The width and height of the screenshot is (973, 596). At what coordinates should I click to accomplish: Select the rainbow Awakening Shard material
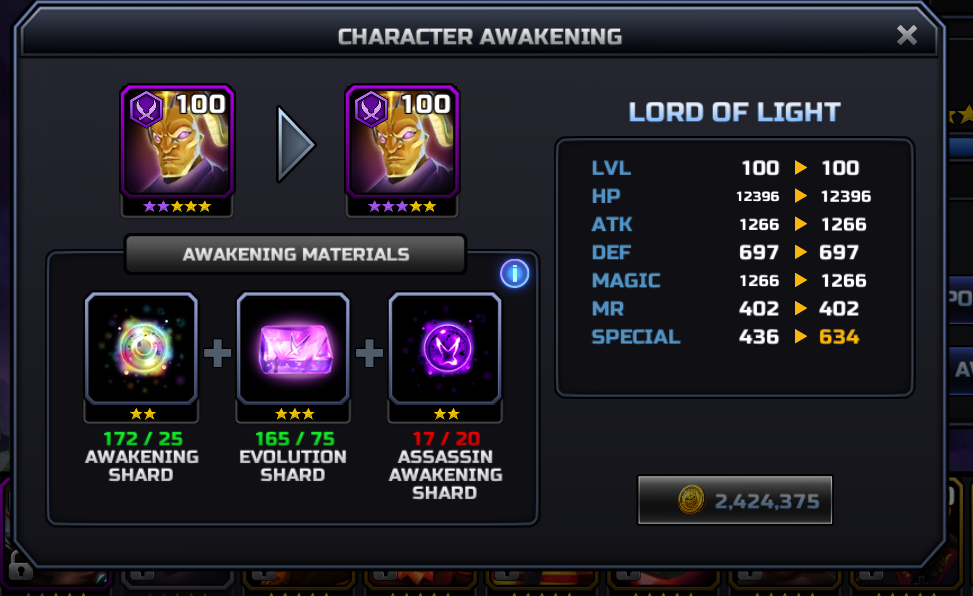[x=141, y=348]
